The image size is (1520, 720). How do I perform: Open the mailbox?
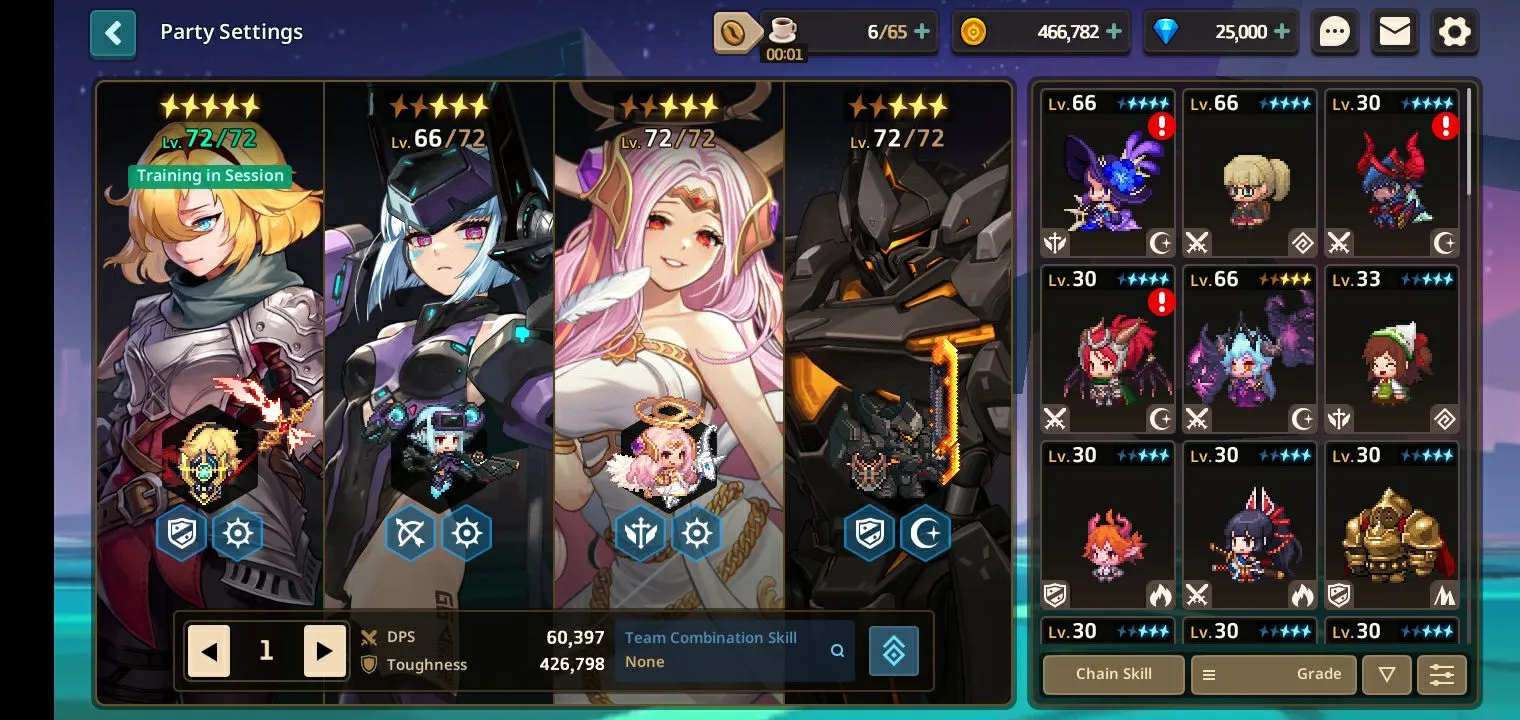(x=1395, y=32)
